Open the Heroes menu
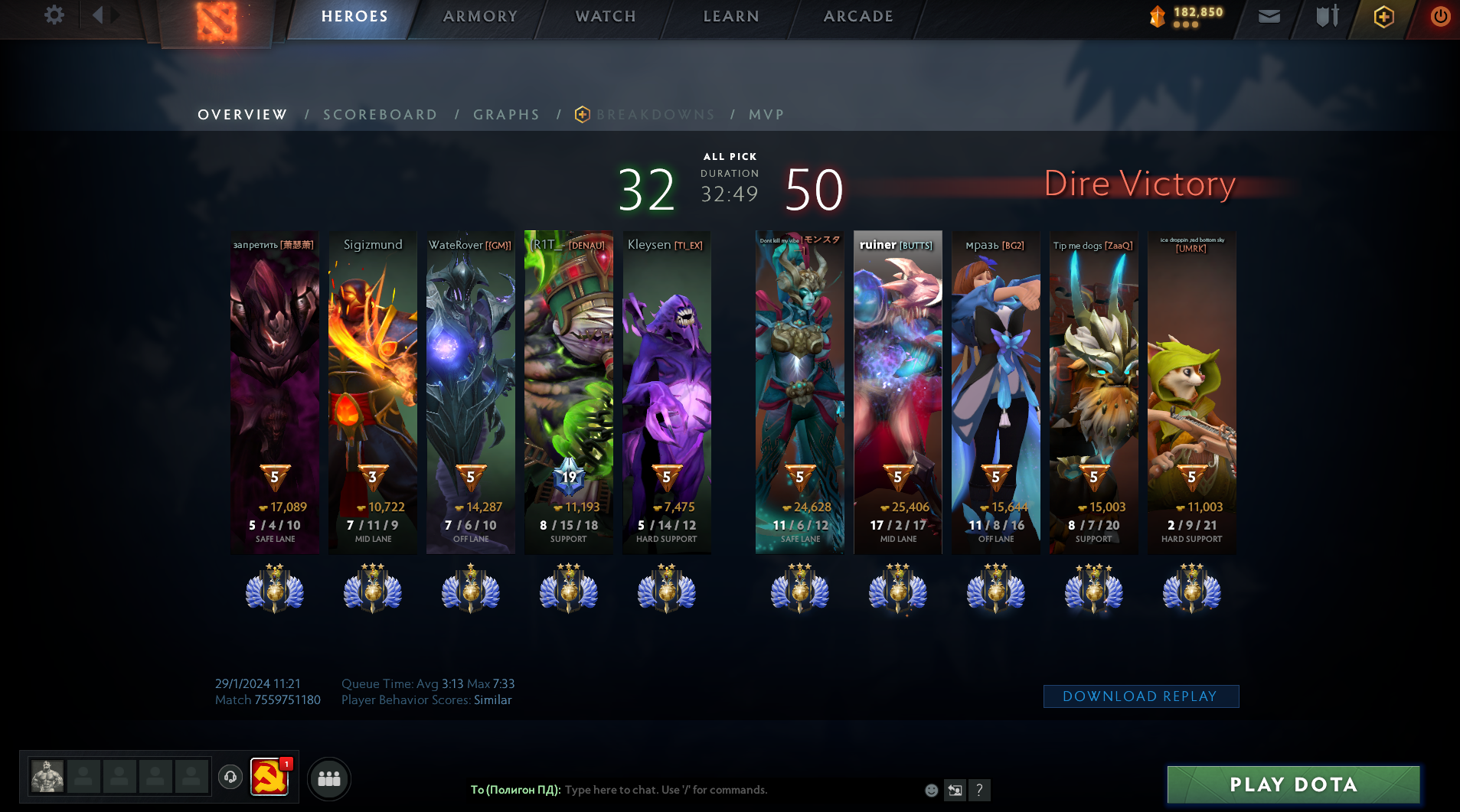Image resolution: width=1460 pixels, height=812 pixels. (x=354, y=17)
